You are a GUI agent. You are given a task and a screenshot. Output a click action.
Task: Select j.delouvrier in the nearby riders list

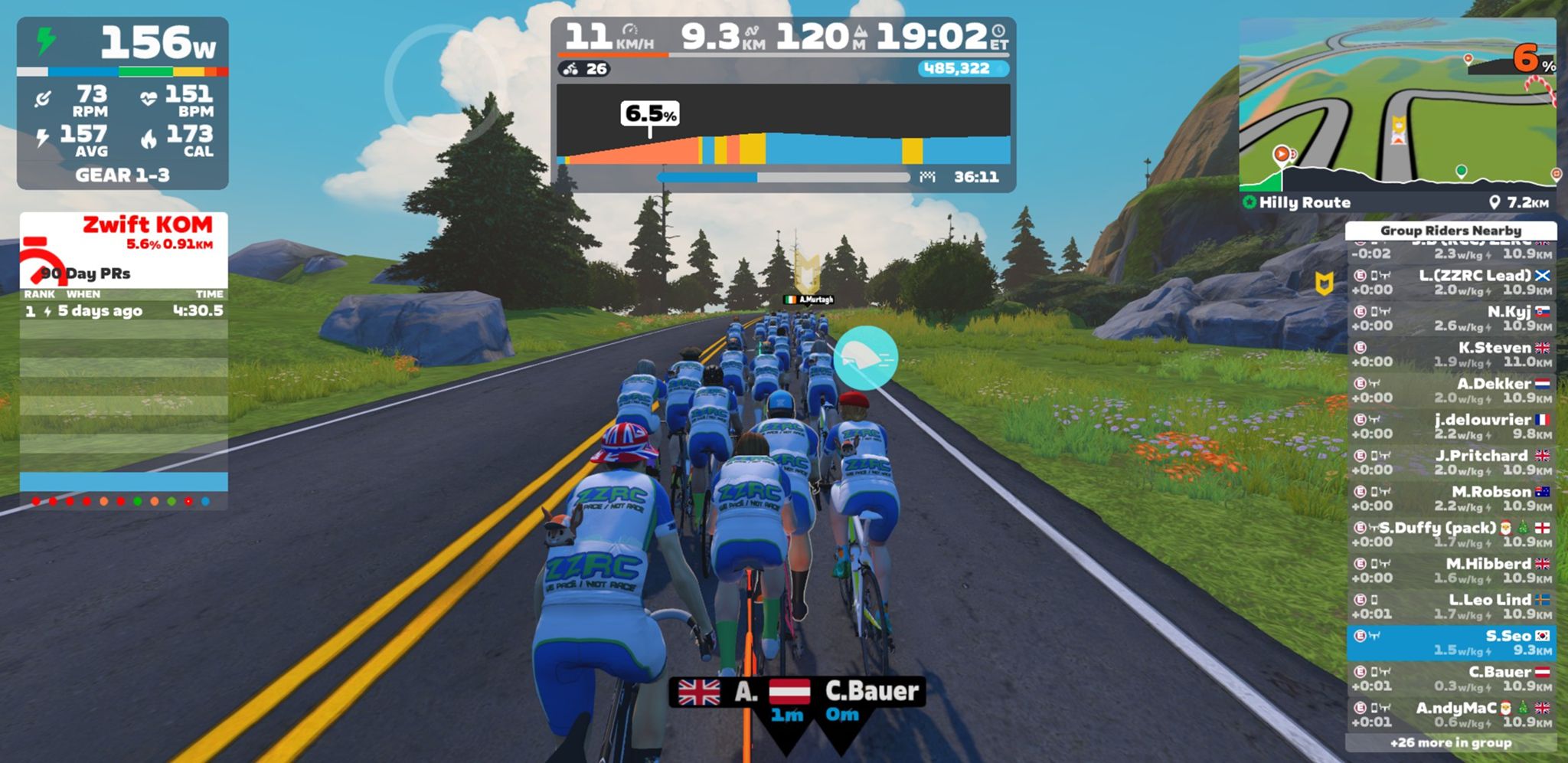click(x=1451, y=426)
